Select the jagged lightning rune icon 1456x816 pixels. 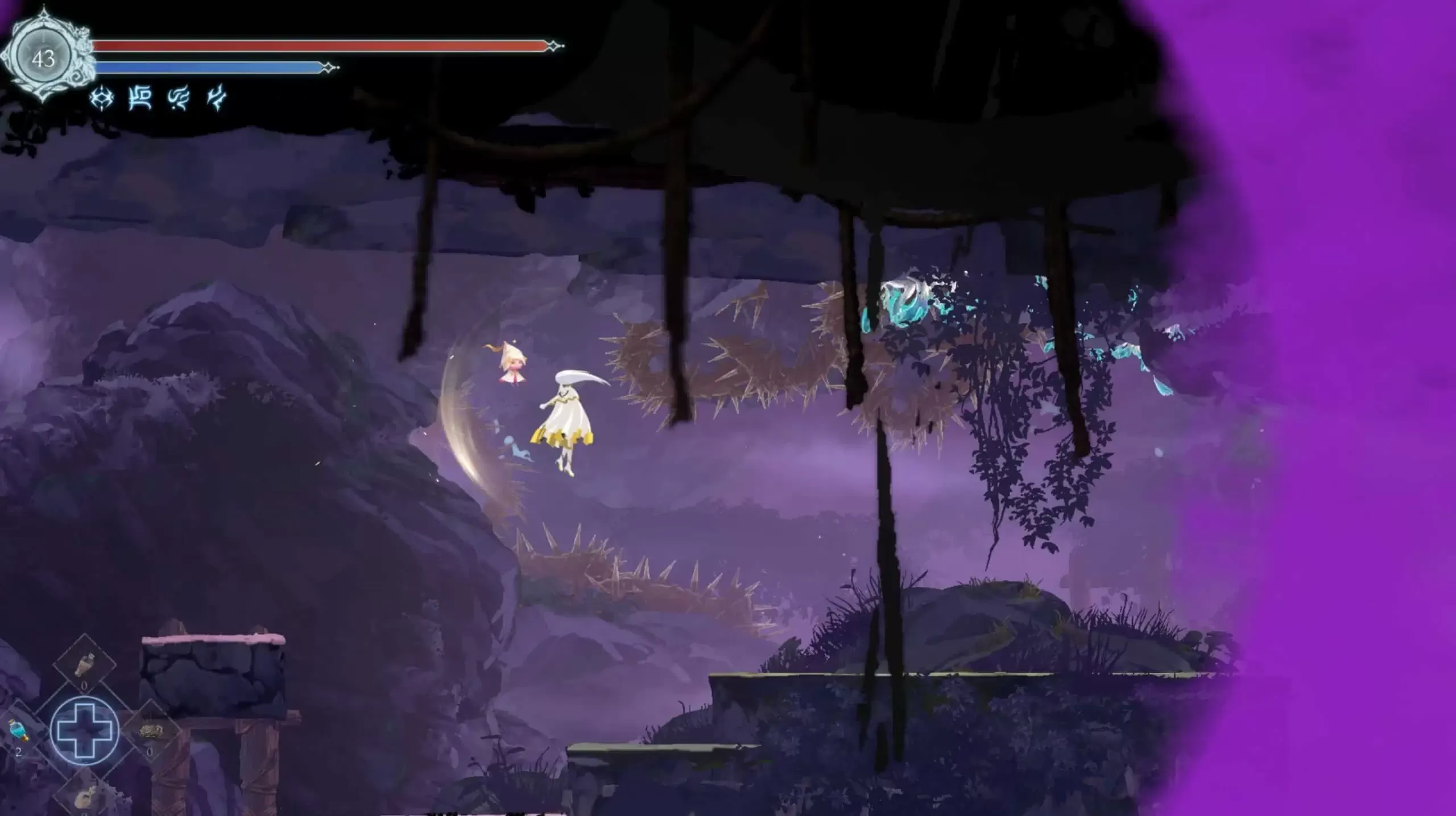click(216, 99)
